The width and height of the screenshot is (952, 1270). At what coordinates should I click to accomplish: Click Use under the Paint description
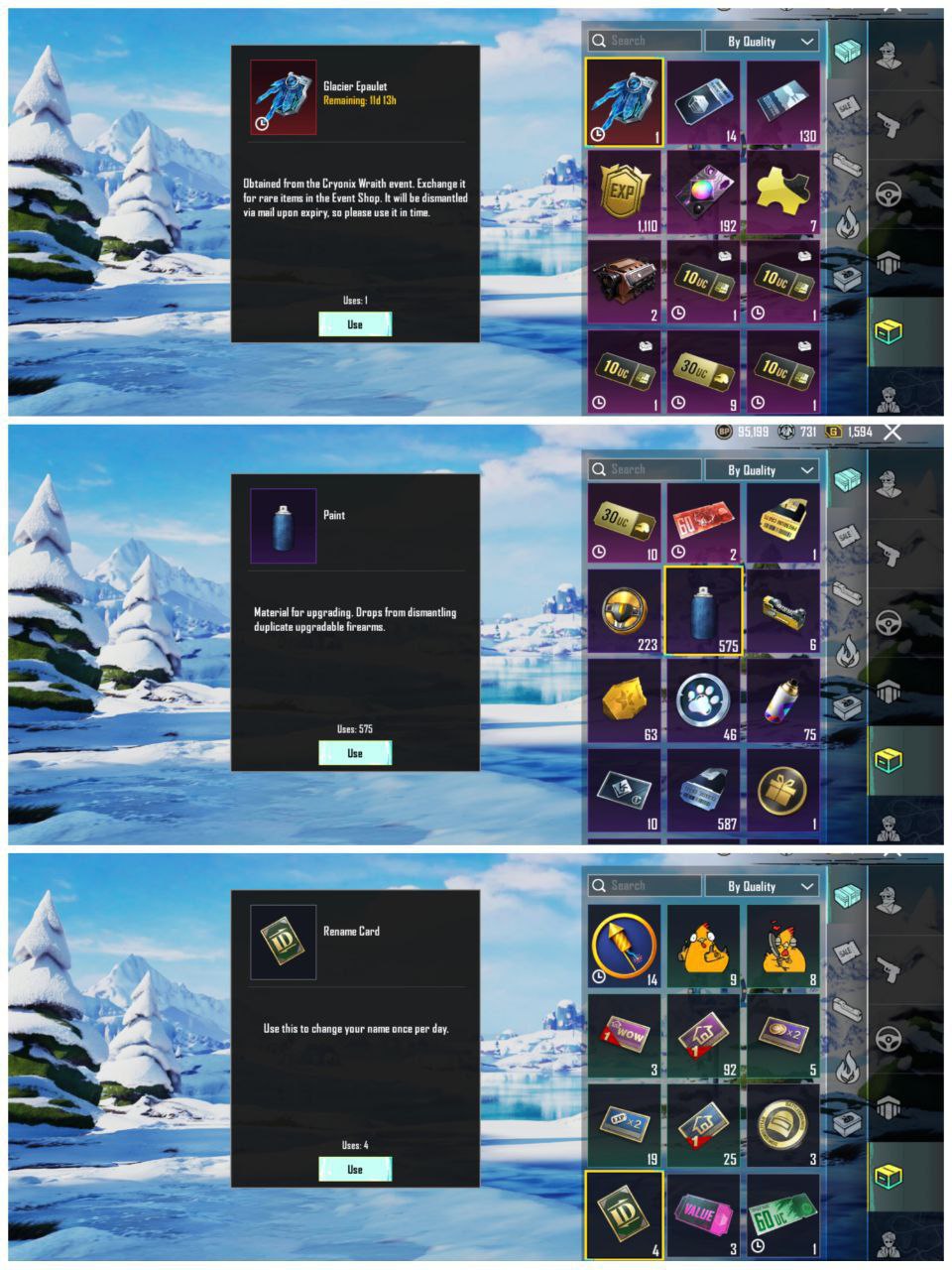355,753
